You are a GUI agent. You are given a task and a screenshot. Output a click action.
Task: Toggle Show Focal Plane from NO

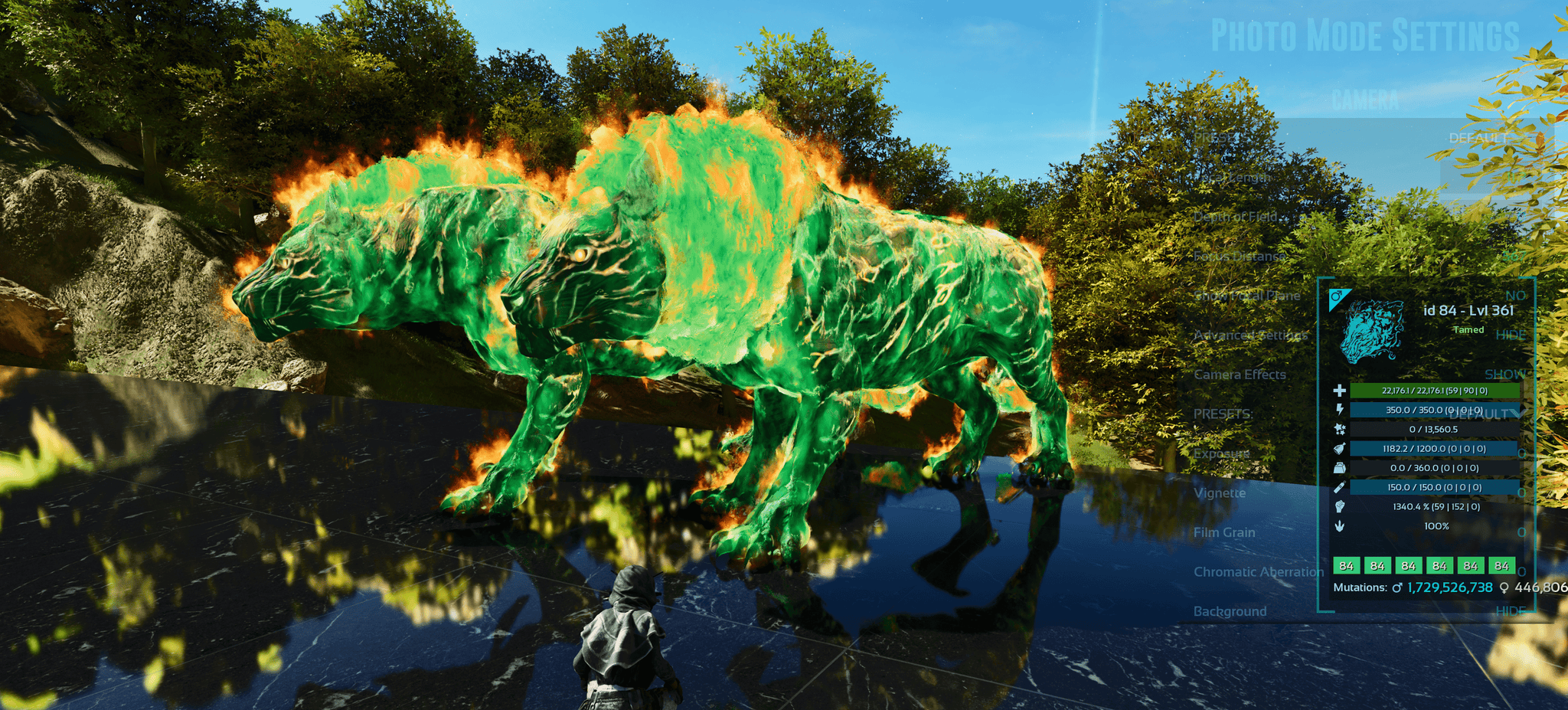click(1516, 296)
